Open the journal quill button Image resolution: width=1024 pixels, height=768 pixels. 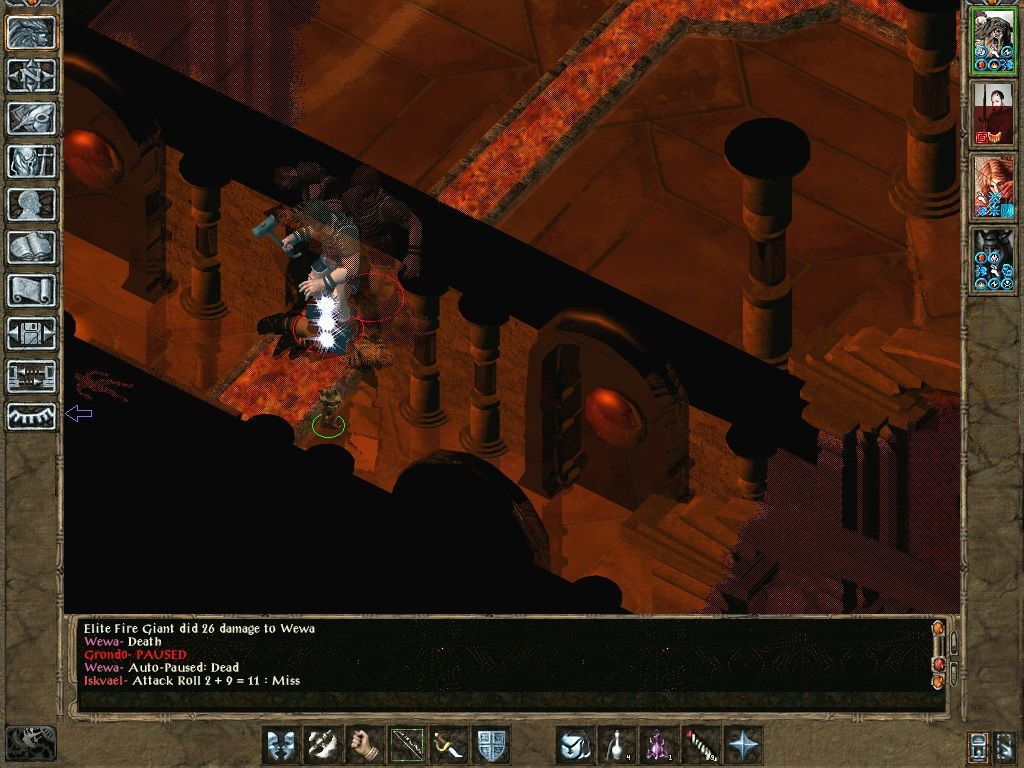tap(31, 118)
